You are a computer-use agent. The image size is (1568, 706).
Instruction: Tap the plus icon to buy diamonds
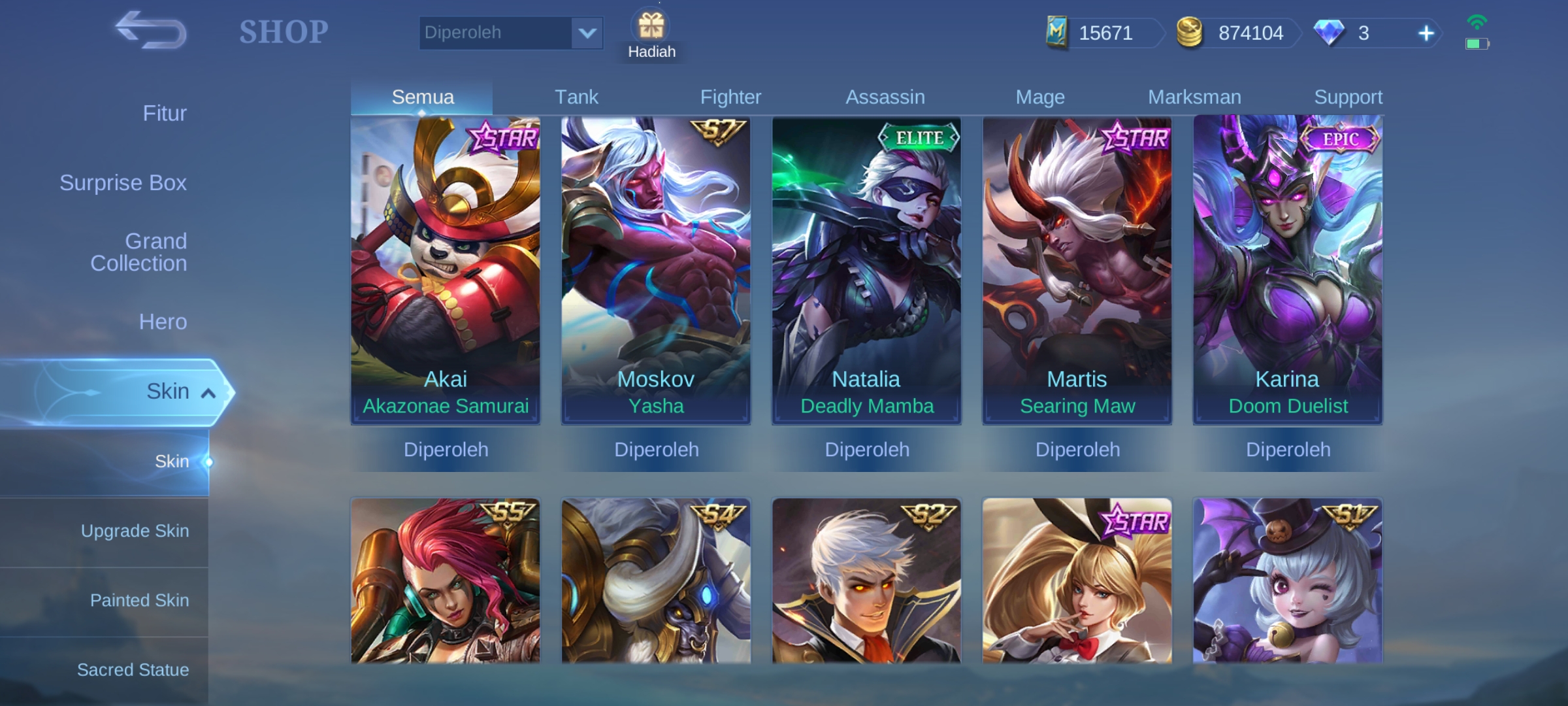pyautogui.click(x=1426, y=33)
